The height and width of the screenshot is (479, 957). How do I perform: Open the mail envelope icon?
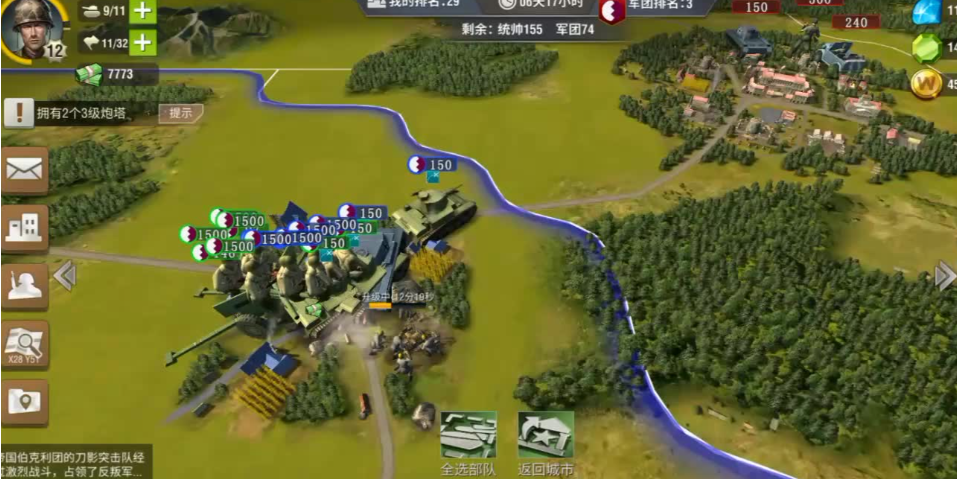click(24, 170)
